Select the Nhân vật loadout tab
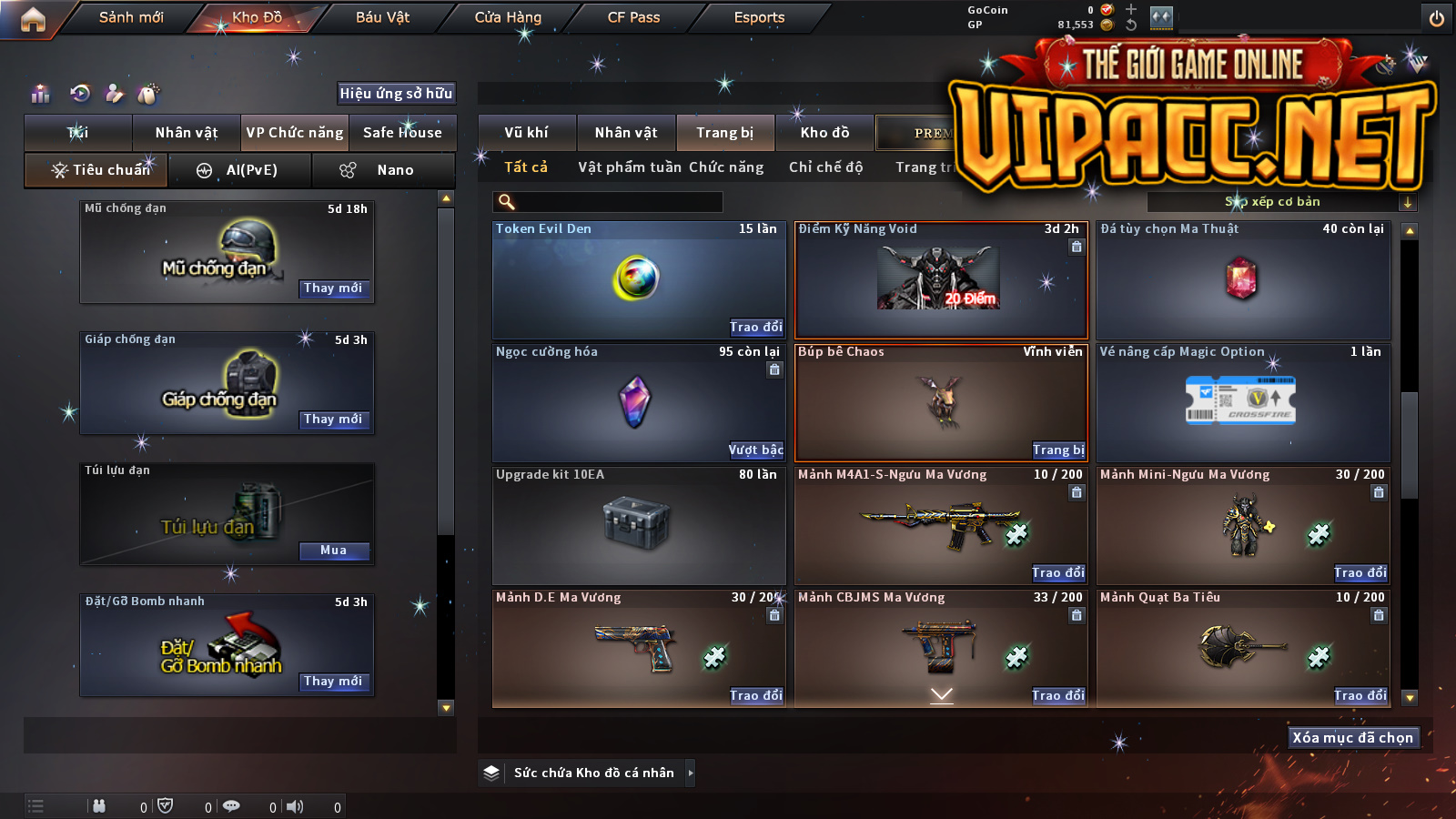Screen dimensions: 1456x819 187,133
